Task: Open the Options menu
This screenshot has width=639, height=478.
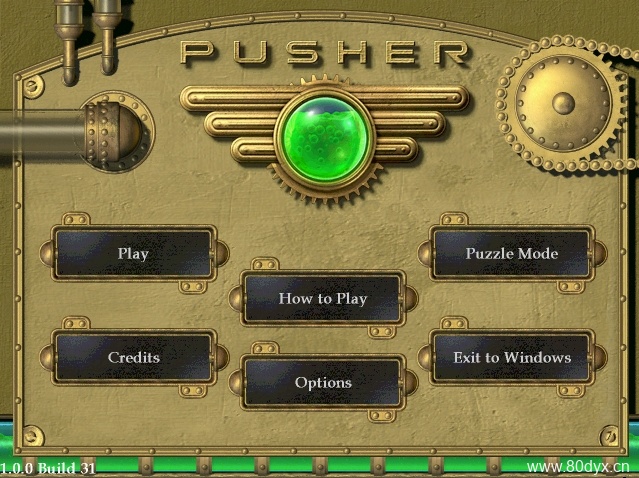Action: point(322,382)
